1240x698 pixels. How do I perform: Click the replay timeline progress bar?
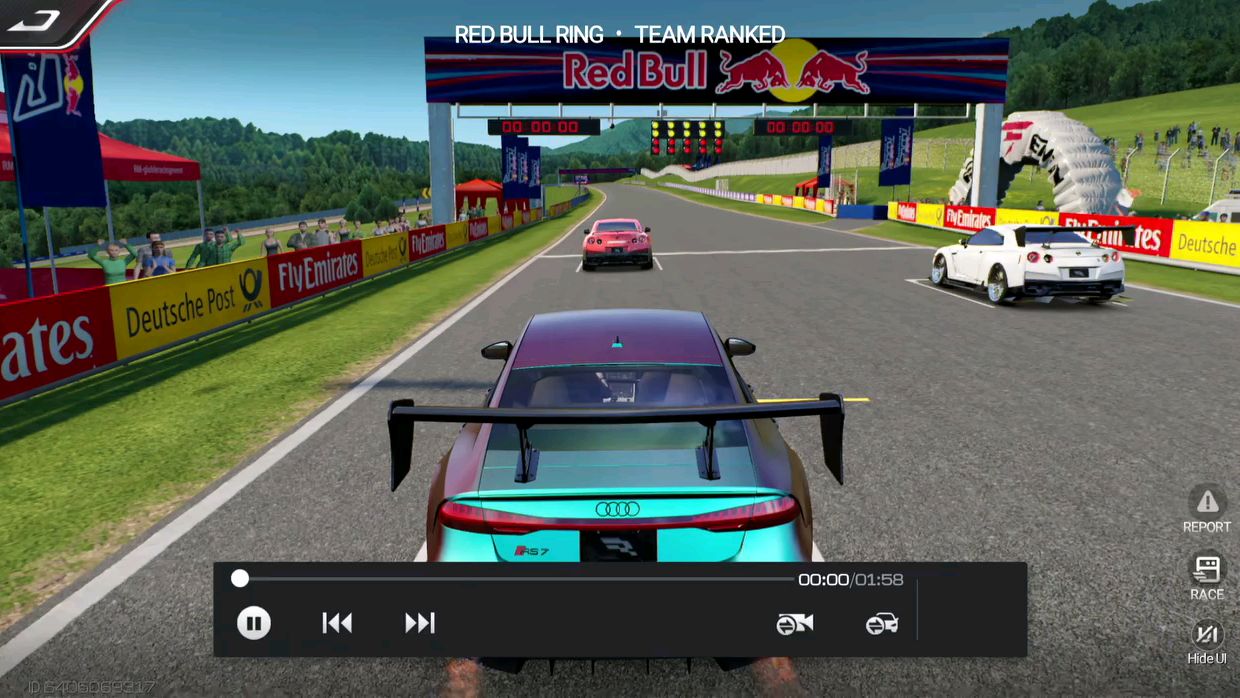515,579
